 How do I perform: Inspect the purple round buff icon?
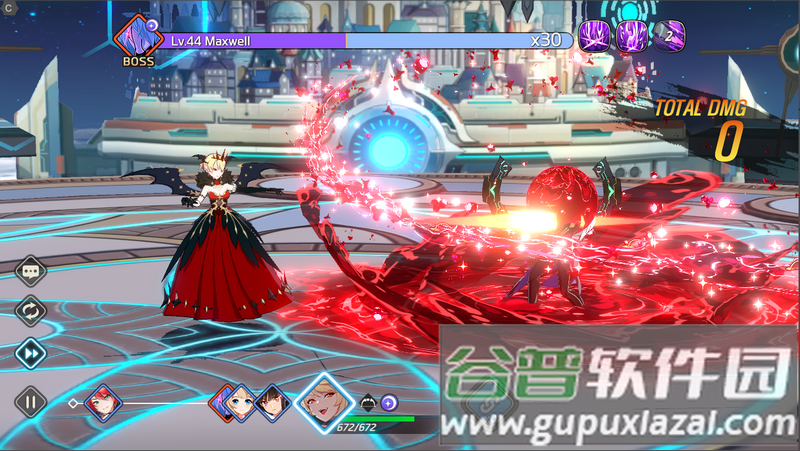[x=389, y=402]
